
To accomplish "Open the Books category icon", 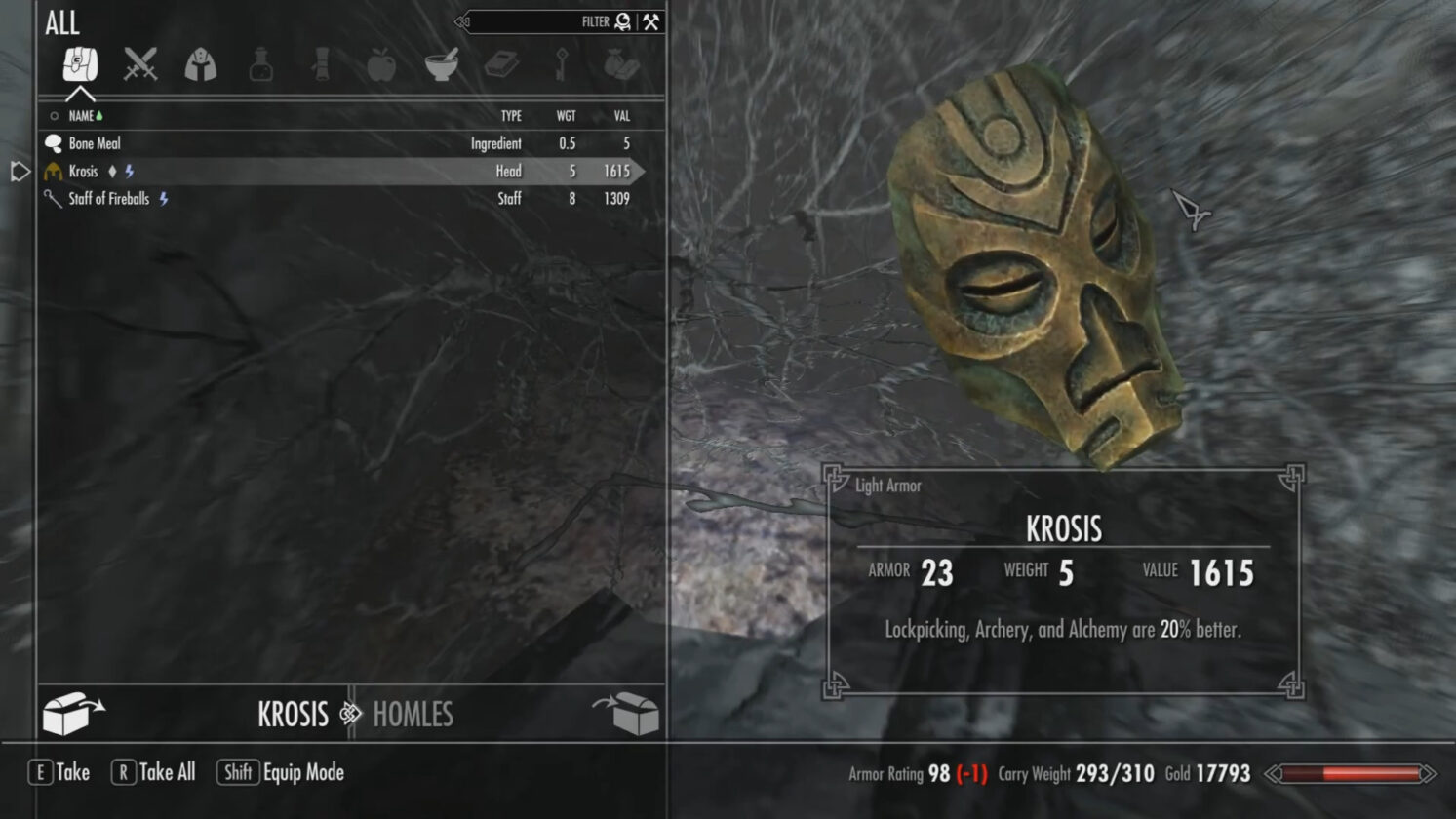I will [x=502, y=66].
